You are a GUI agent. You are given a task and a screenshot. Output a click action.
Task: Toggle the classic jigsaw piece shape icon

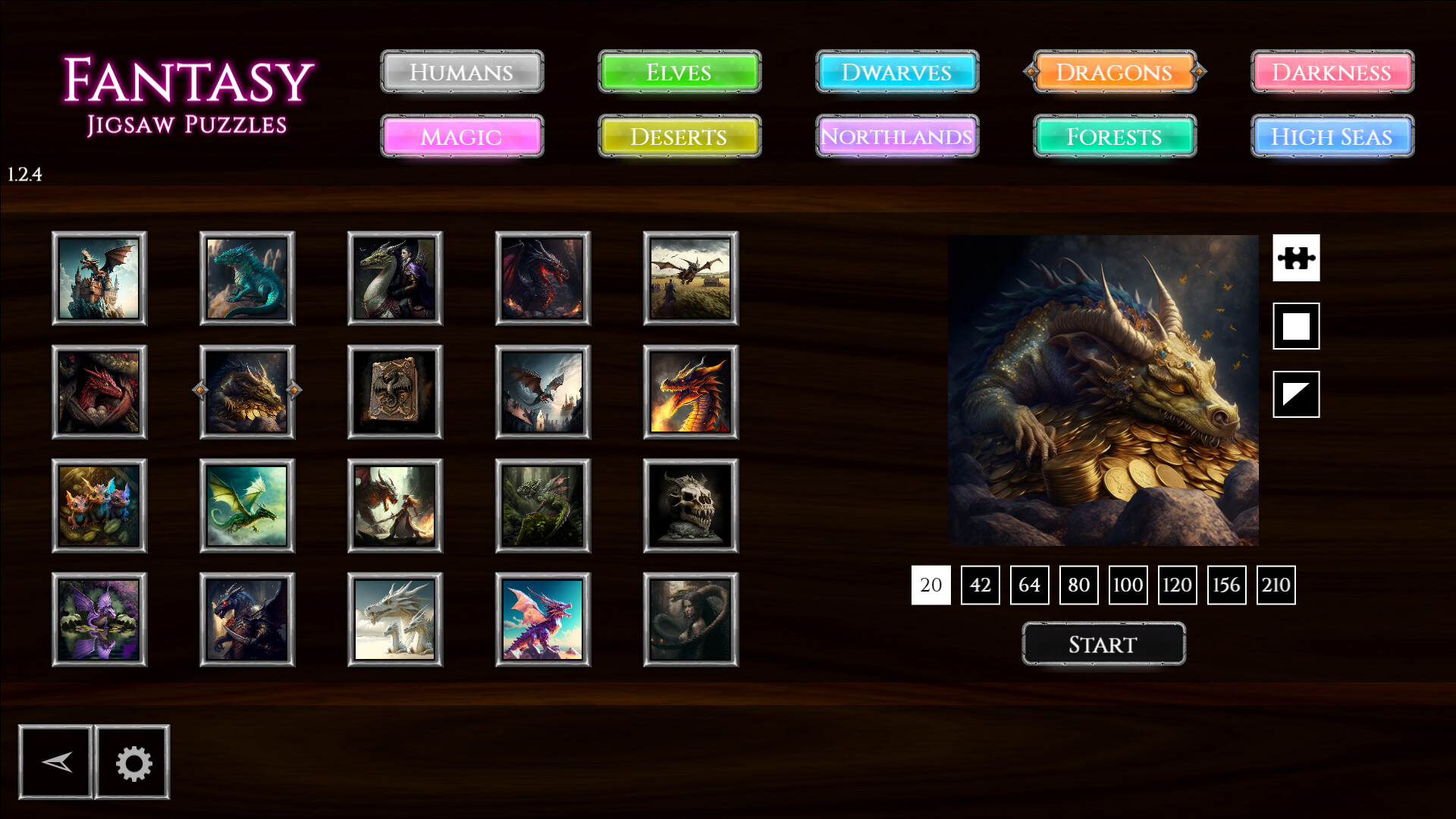coord(1296,258)
